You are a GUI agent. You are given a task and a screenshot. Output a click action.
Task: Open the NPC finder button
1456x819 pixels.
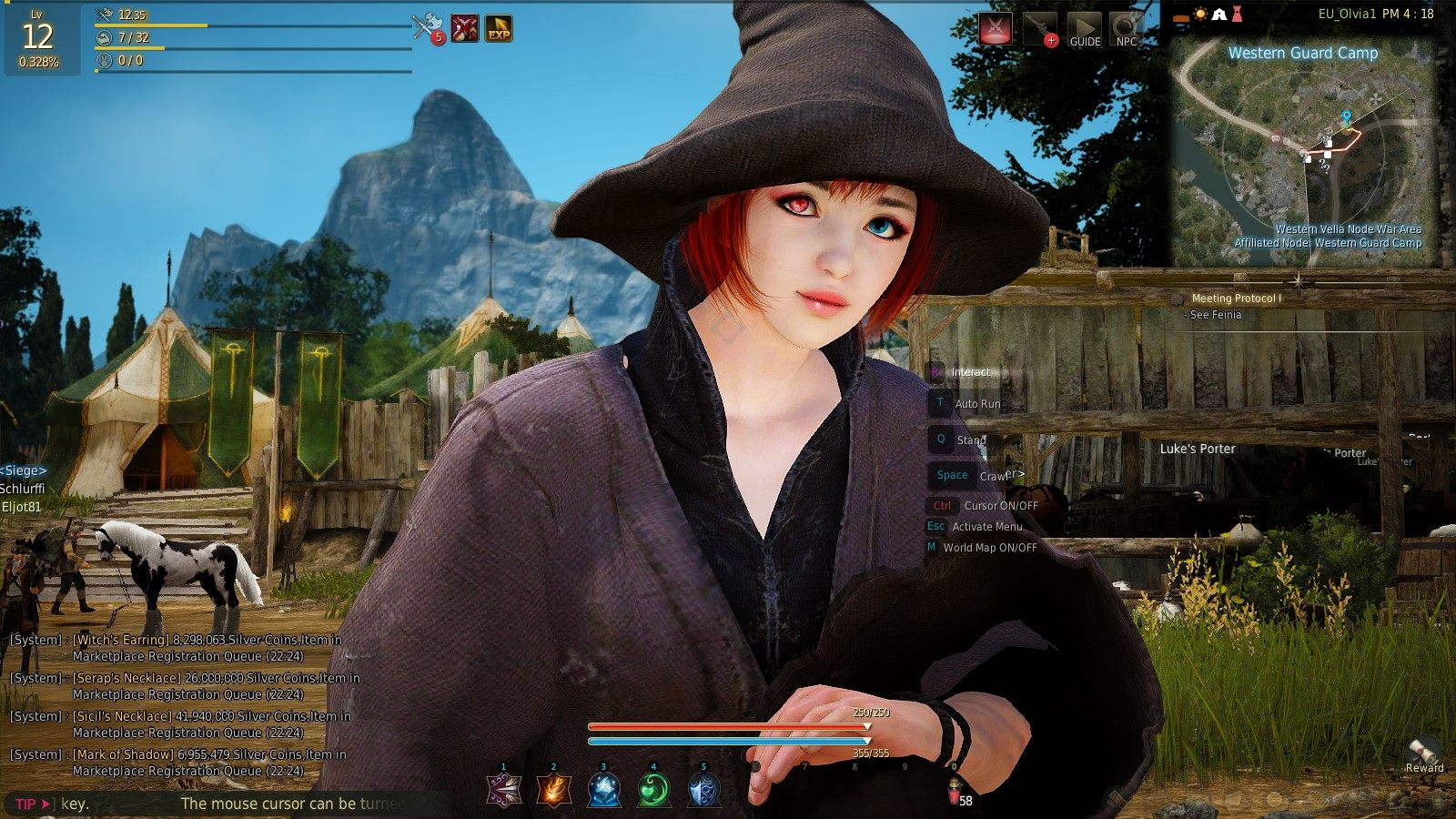tap(1127, 29)
